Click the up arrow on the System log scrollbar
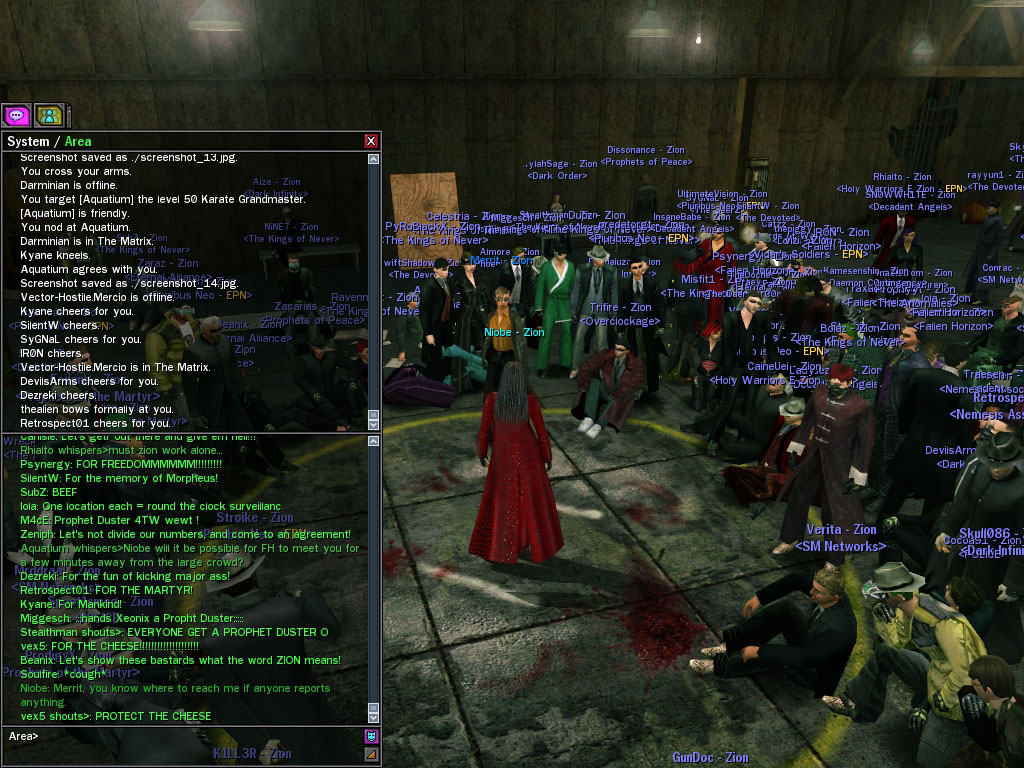The image size is (1024, 768). pos(373,159)
